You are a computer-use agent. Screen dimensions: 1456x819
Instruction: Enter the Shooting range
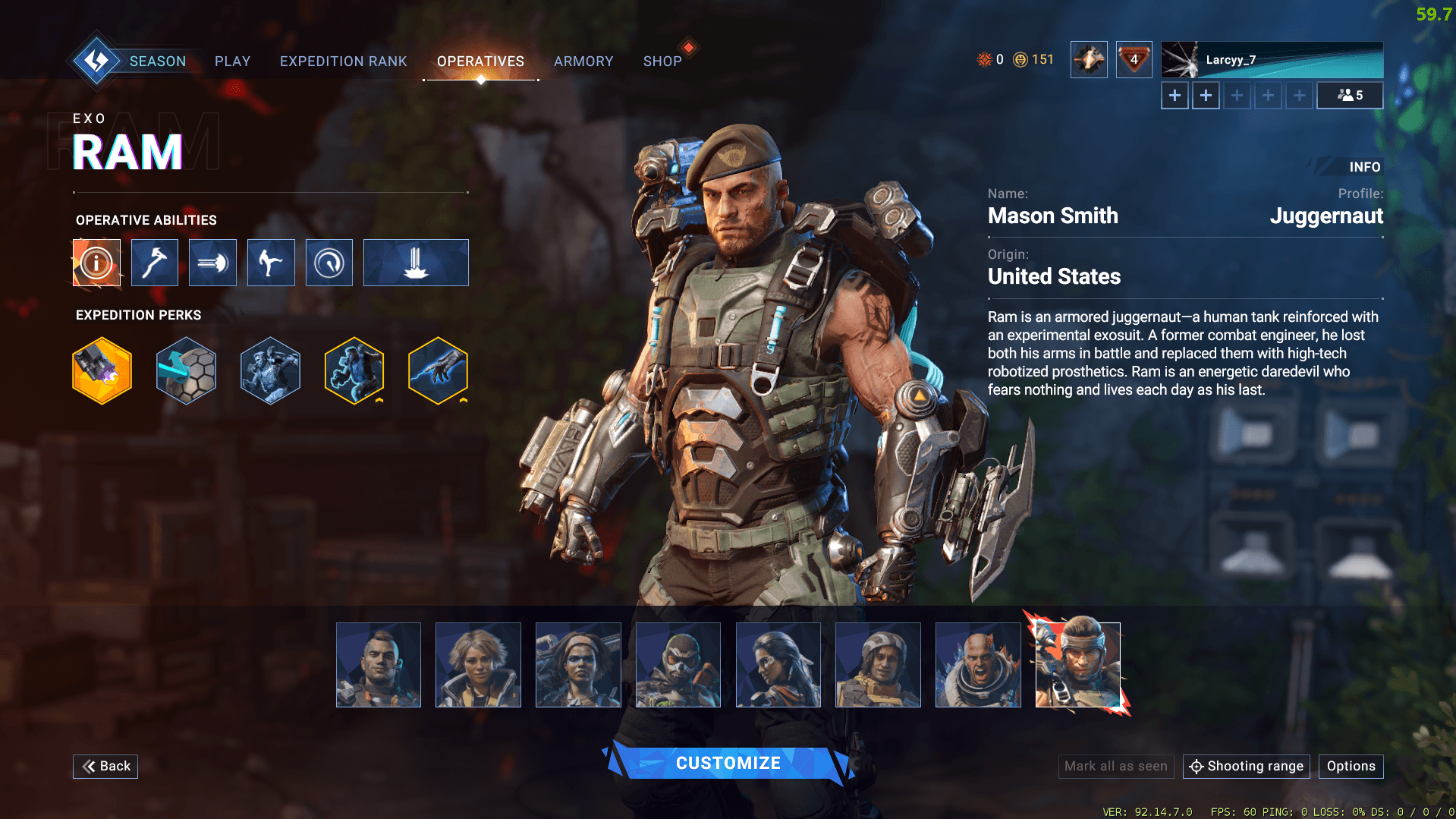point(1246,766)
